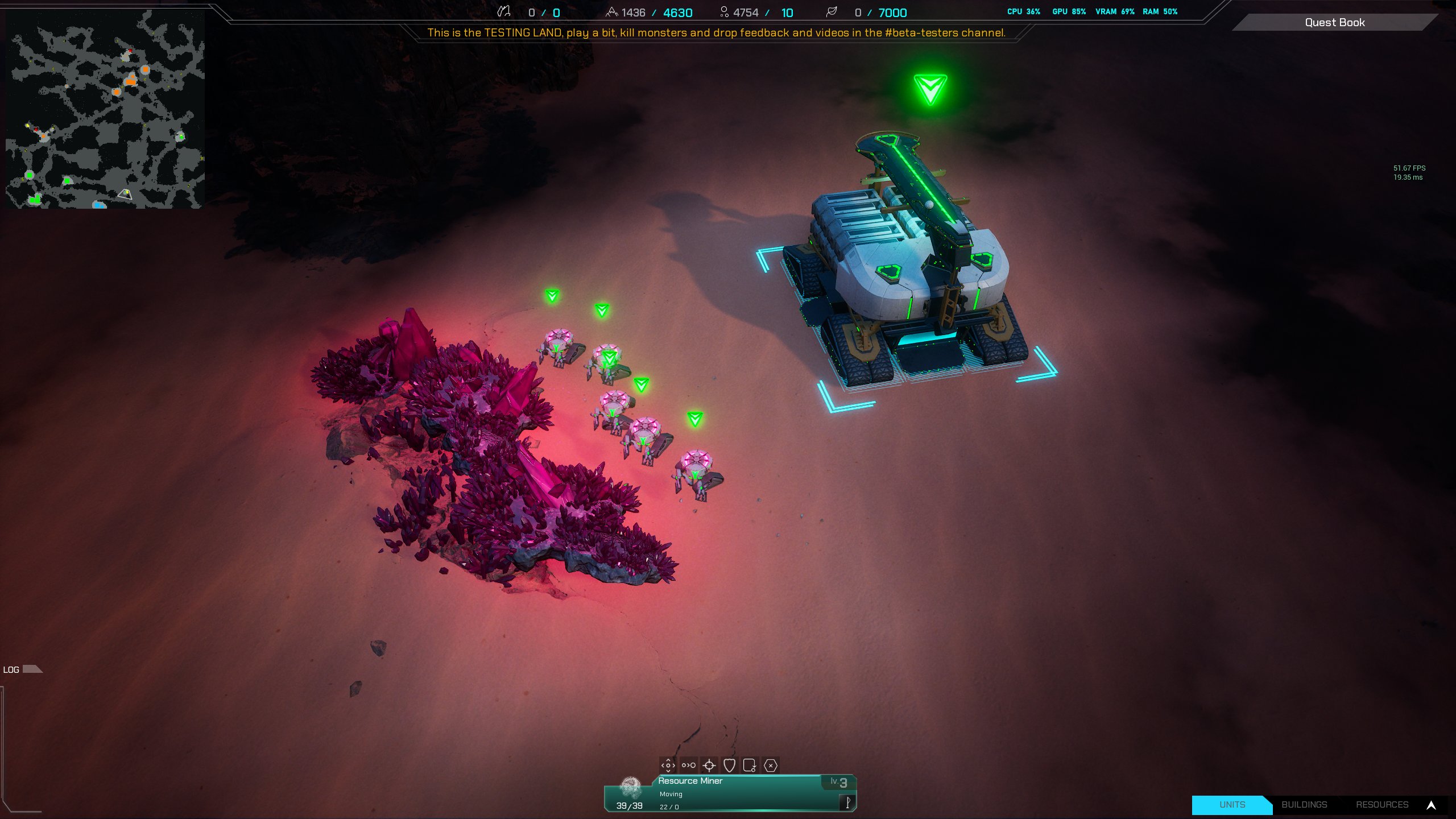This screenshot has width=1456, height=819.
Task: Click the return-to-base command icon
Action: click(x=750, y=766)
